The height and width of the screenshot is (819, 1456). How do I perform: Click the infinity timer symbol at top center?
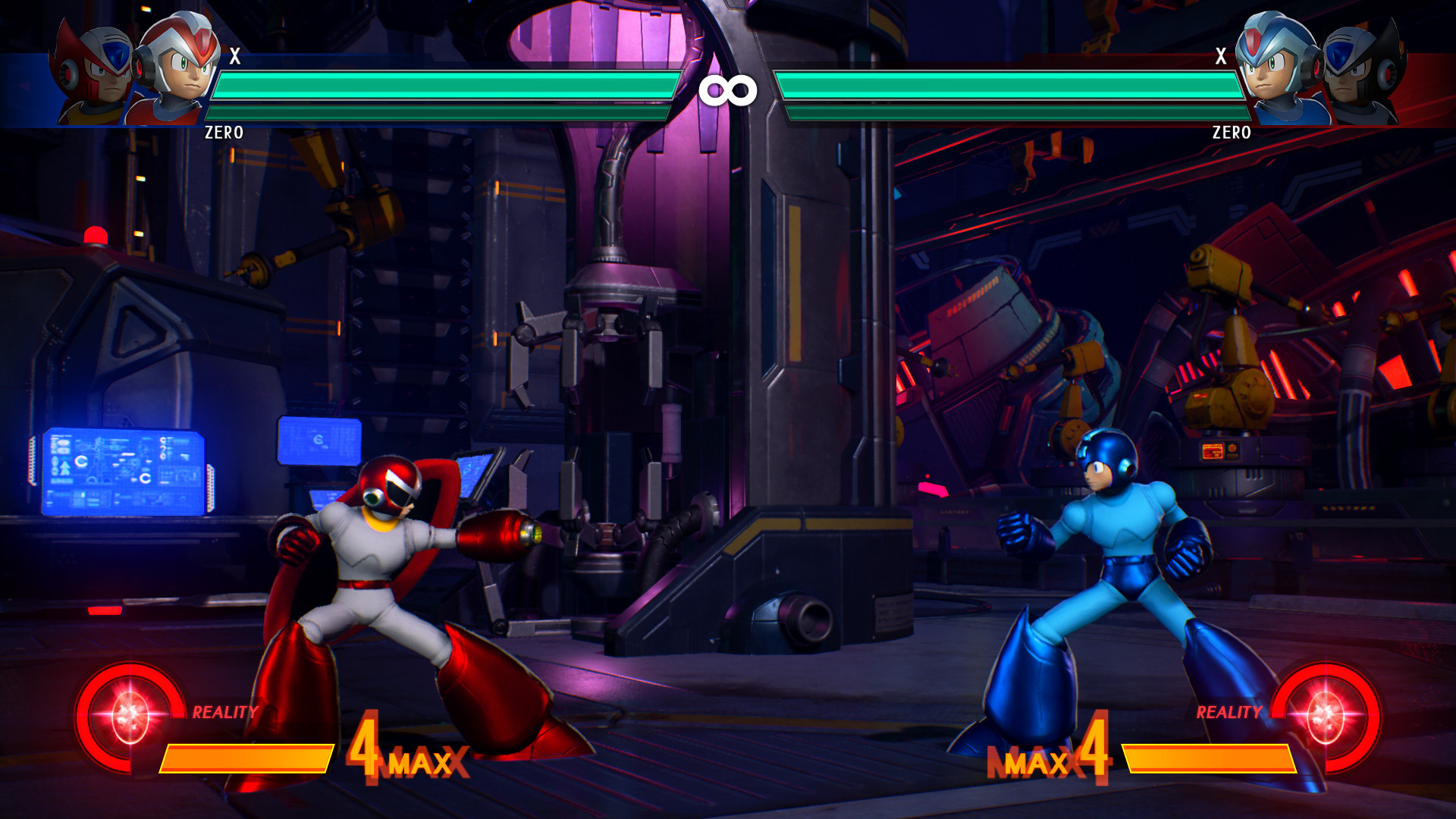click(x=728, y=89)
